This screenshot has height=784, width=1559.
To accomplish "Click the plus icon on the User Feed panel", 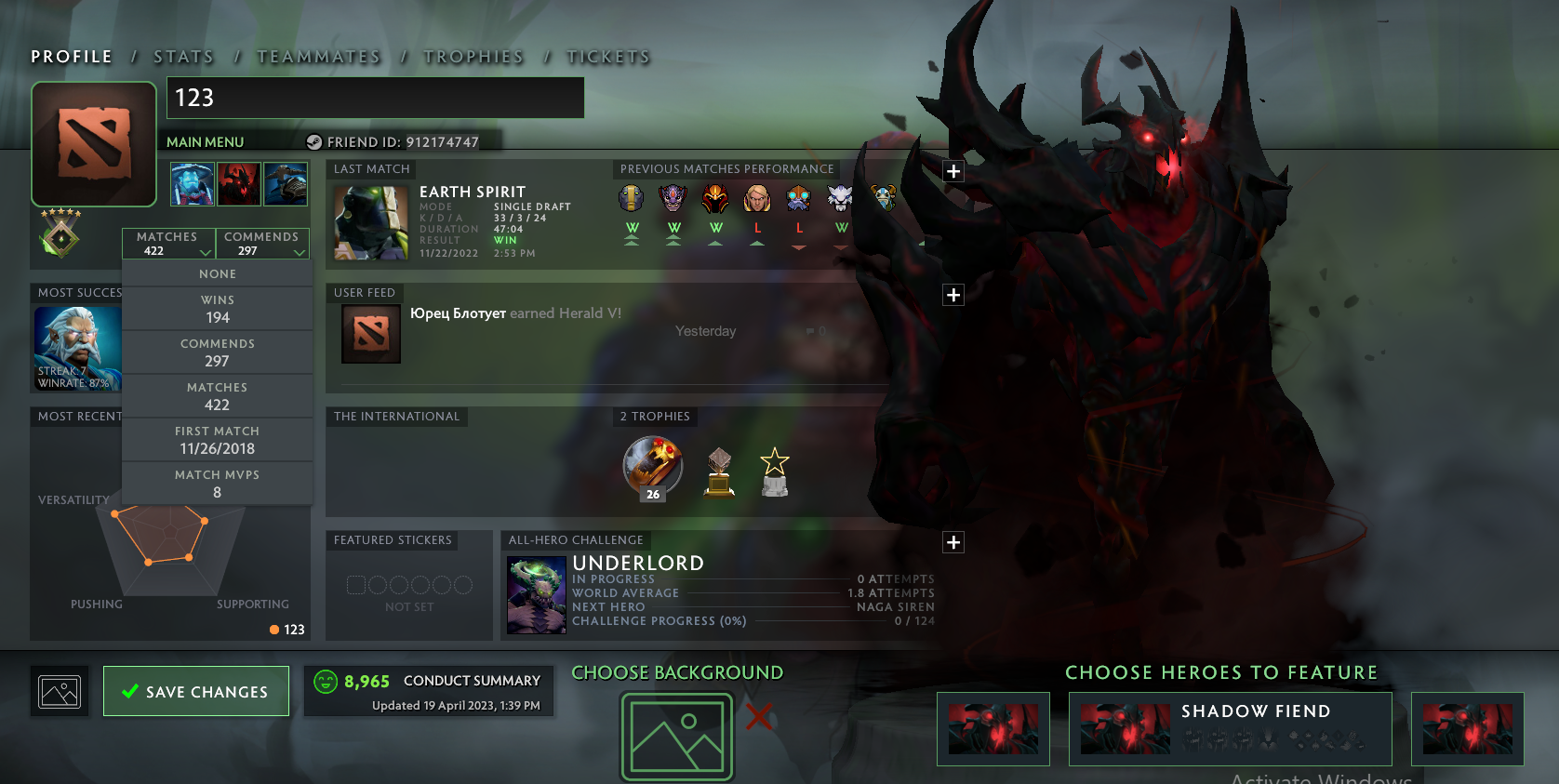I will (x=953, y=295).
